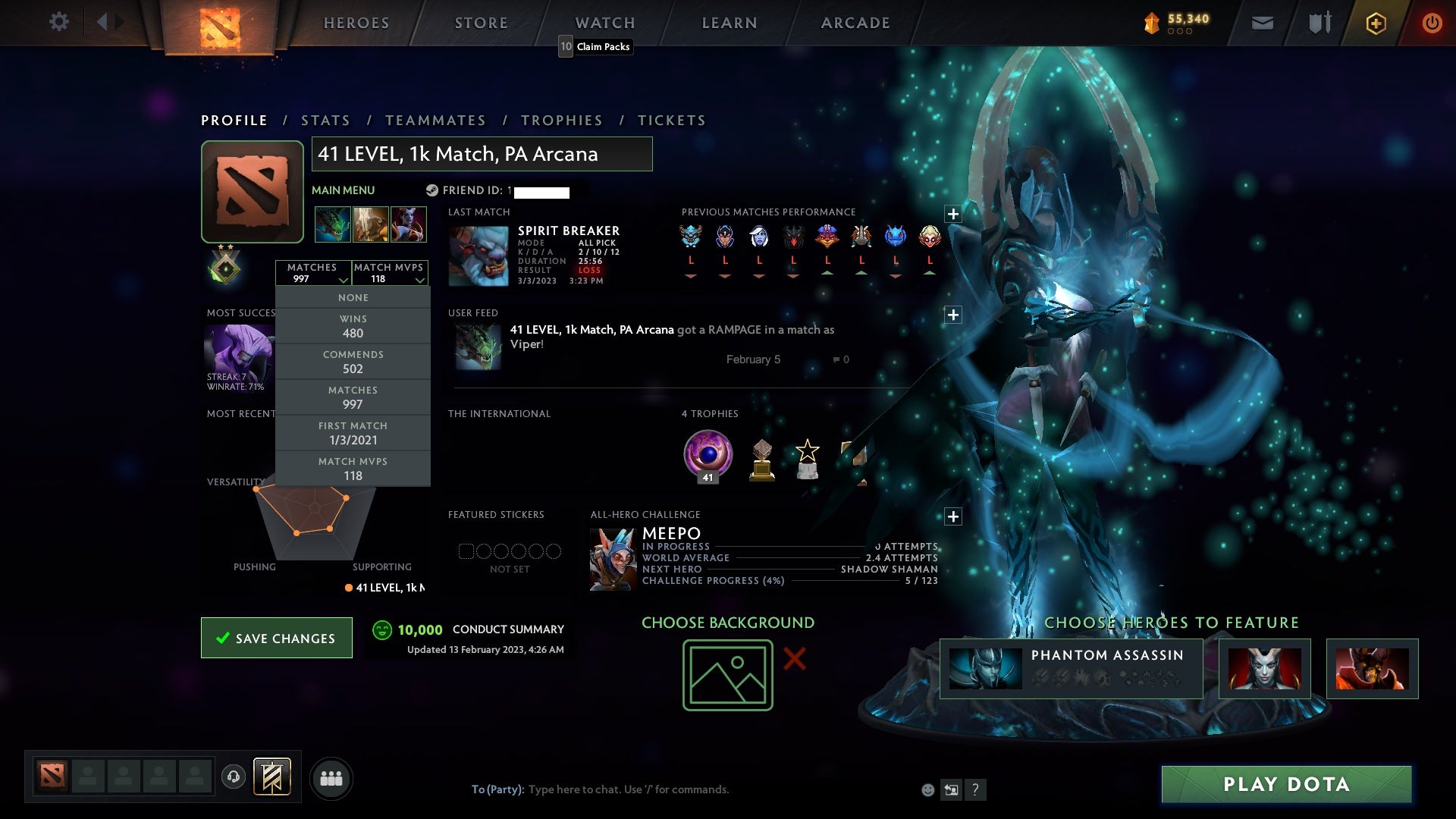Open the ARCADE menu

coord(855,23)
